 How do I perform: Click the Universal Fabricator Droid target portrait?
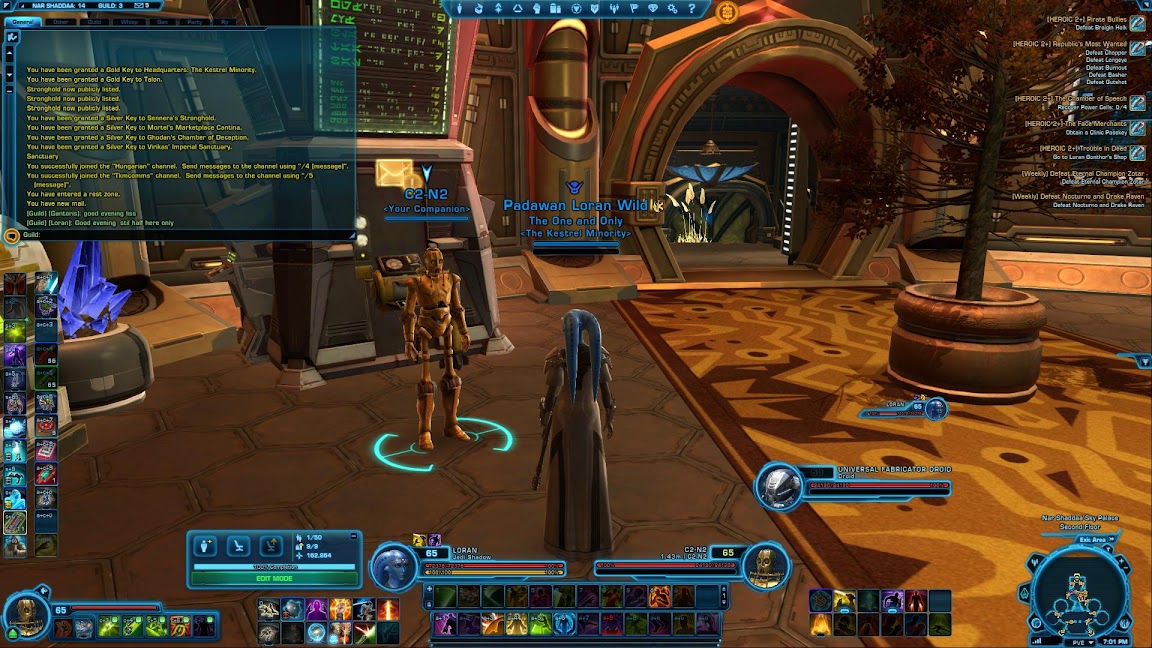(x=779, y=487)
